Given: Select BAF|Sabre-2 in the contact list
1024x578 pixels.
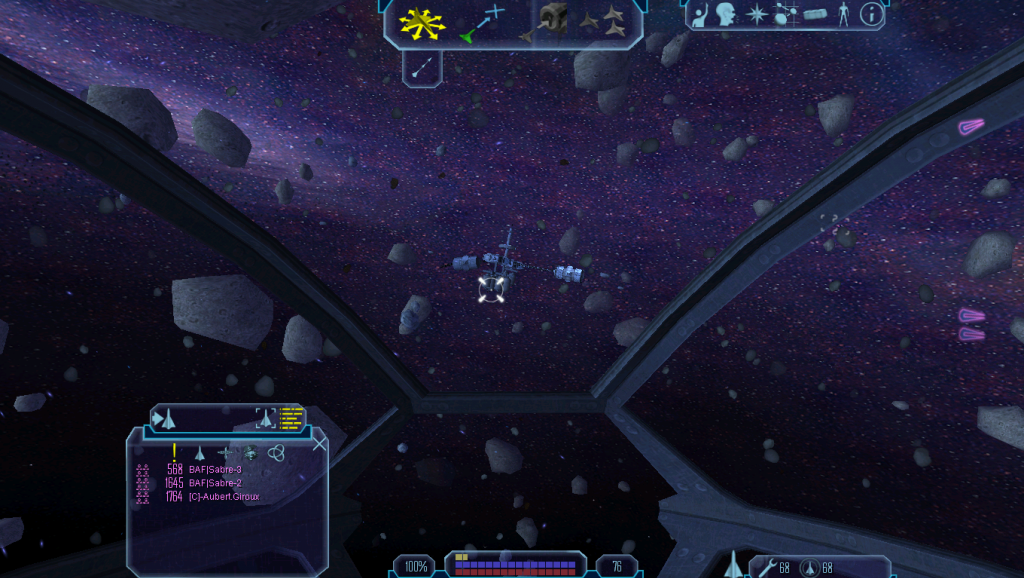Looking at the screenshot, I should (215, 483).
